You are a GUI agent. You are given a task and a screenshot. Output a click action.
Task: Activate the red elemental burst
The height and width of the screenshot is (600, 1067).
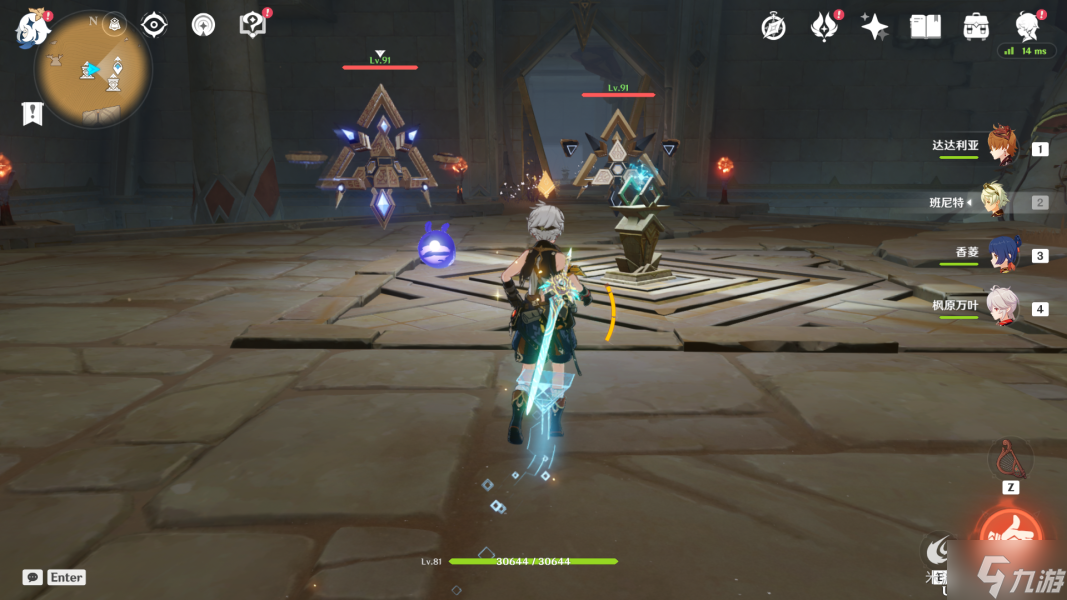click(x=1010, y=536)
